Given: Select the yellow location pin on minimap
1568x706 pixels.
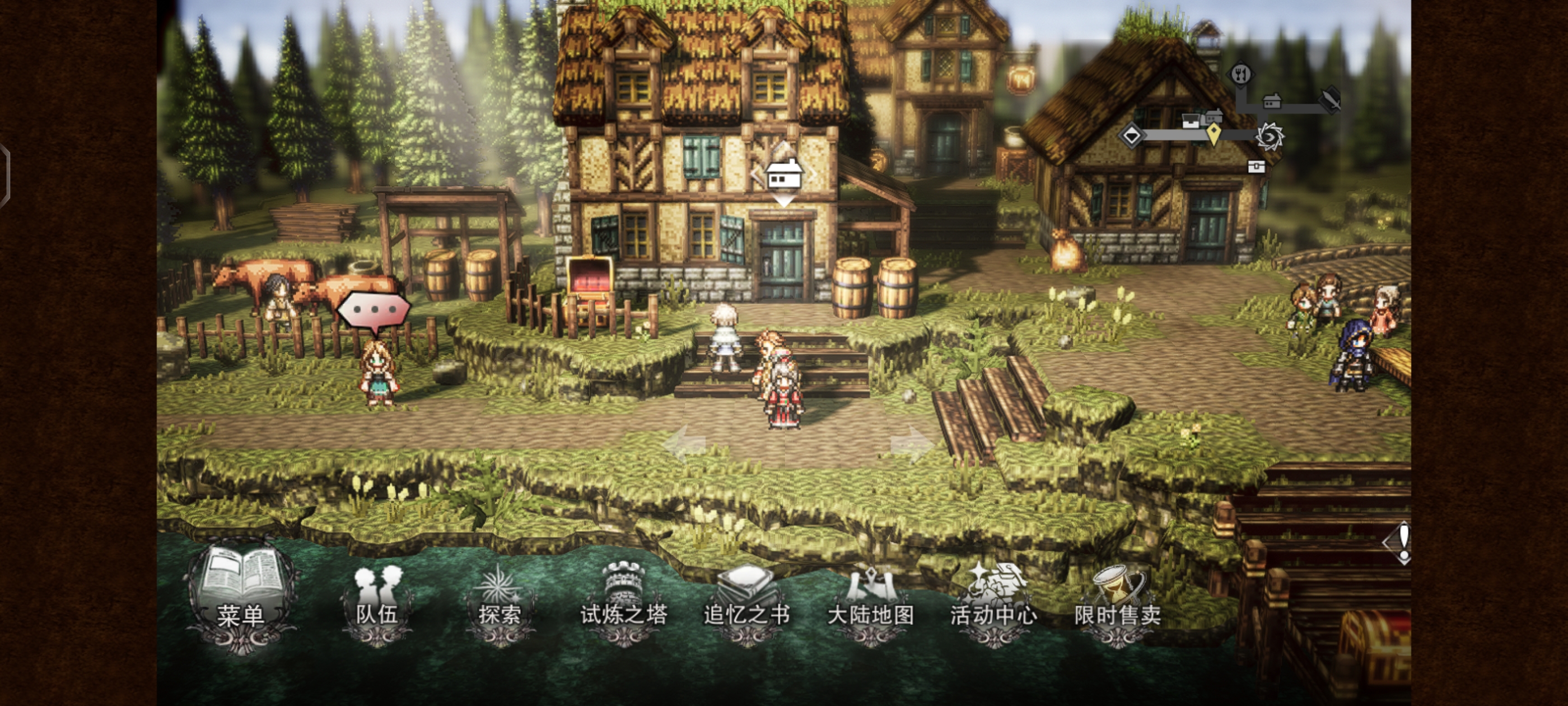Looking at the screenshot, I should pos(1214,134).
